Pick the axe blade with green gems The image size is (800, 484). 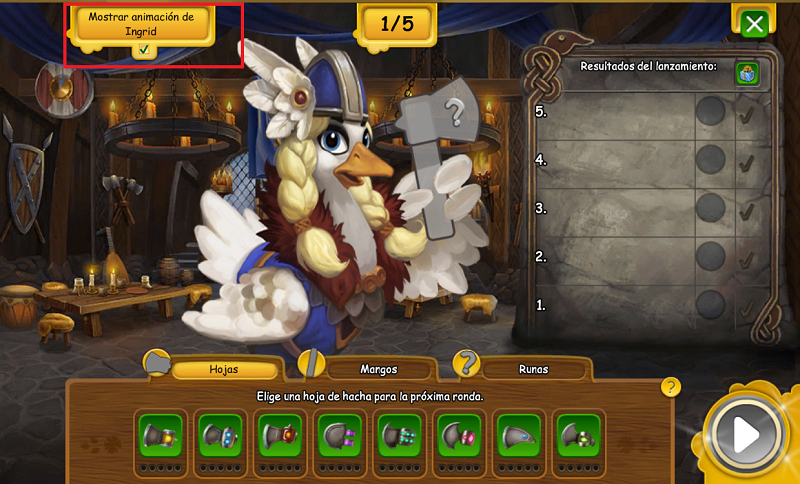pos(579,435)
